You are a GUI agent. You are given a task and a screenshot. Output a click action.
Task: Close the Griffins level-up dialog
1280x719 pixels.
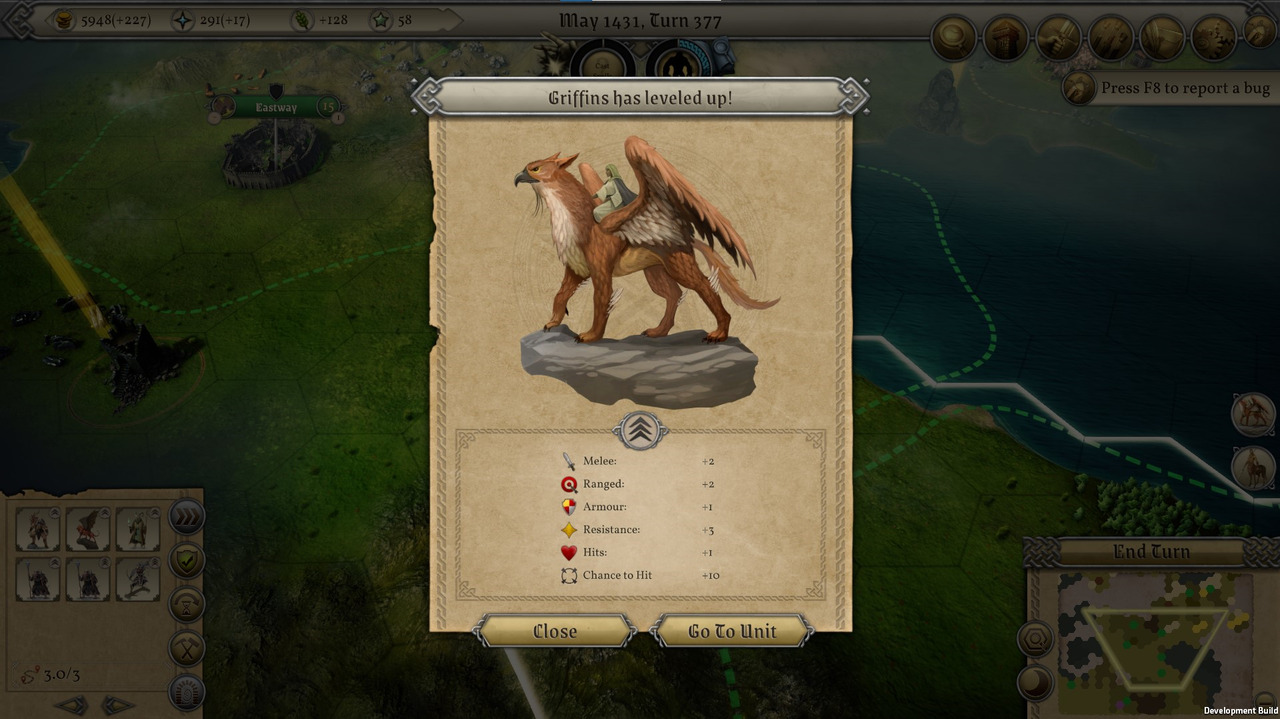coord(555,631)
